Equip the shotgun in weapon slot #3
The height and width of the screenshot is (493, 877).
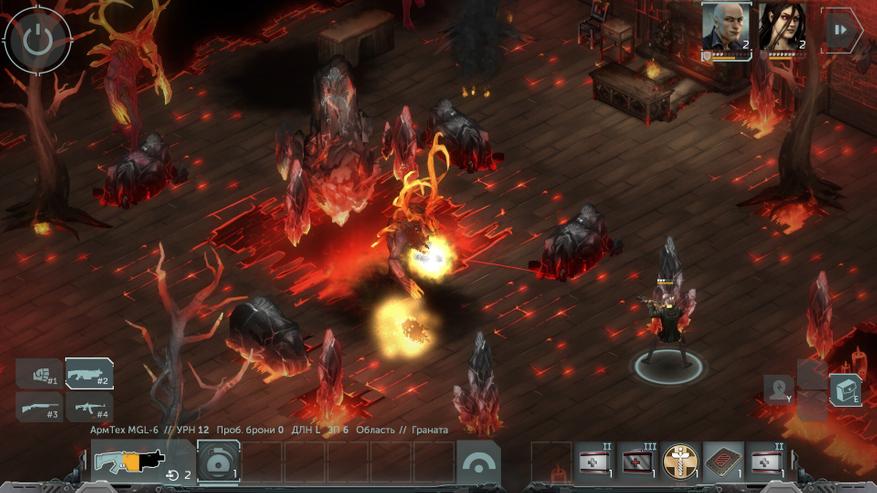(x=40, y=407)
